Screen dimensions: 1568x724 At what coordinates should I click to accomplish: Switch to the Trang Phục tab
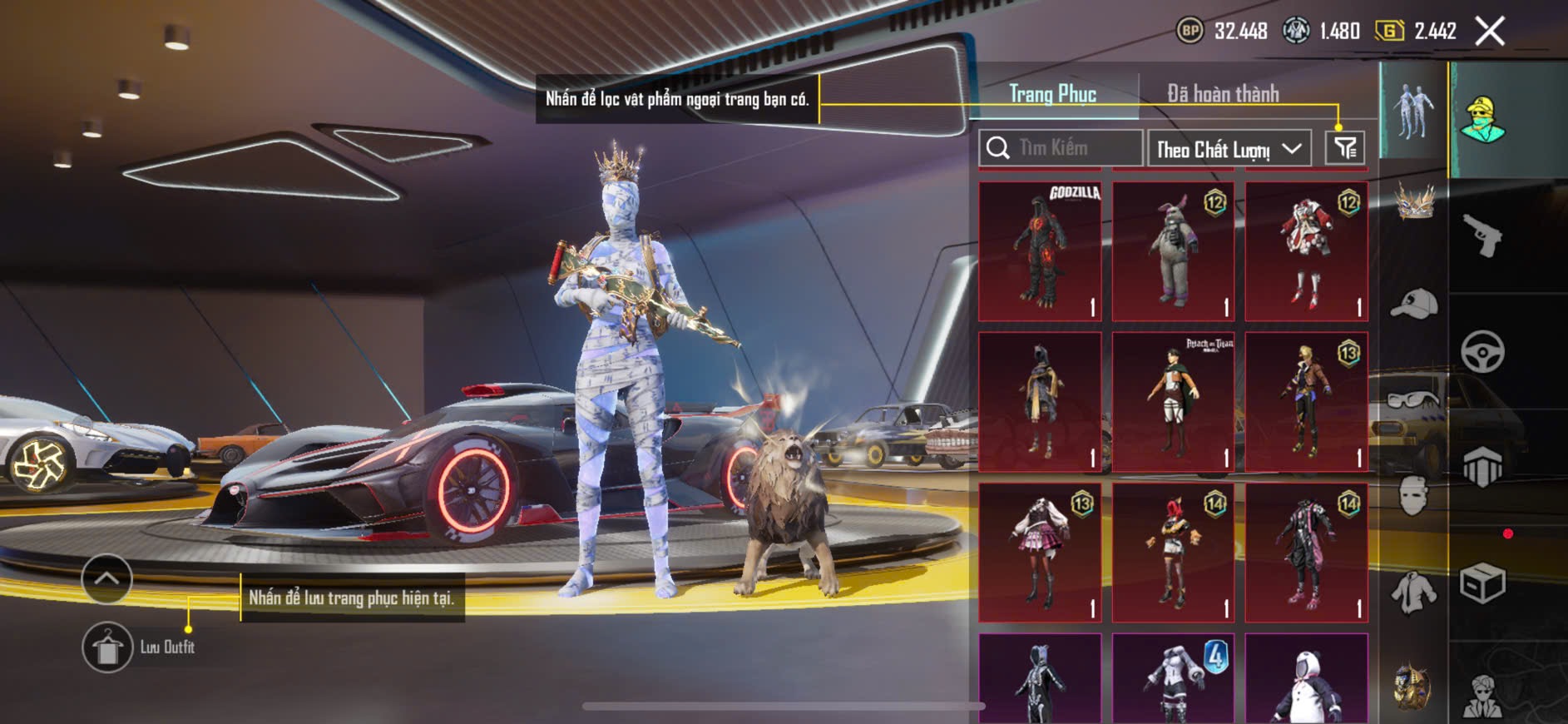click(1052, 94)
